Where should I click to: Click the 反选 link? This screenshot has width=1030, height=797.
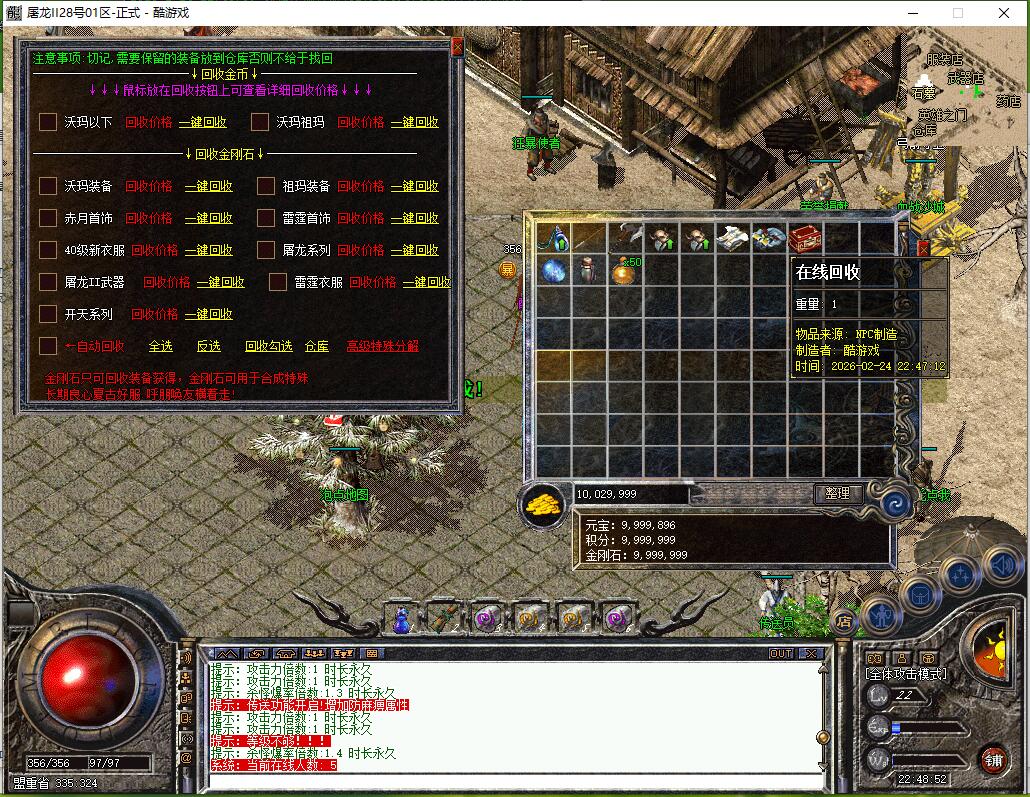(208, 346)
